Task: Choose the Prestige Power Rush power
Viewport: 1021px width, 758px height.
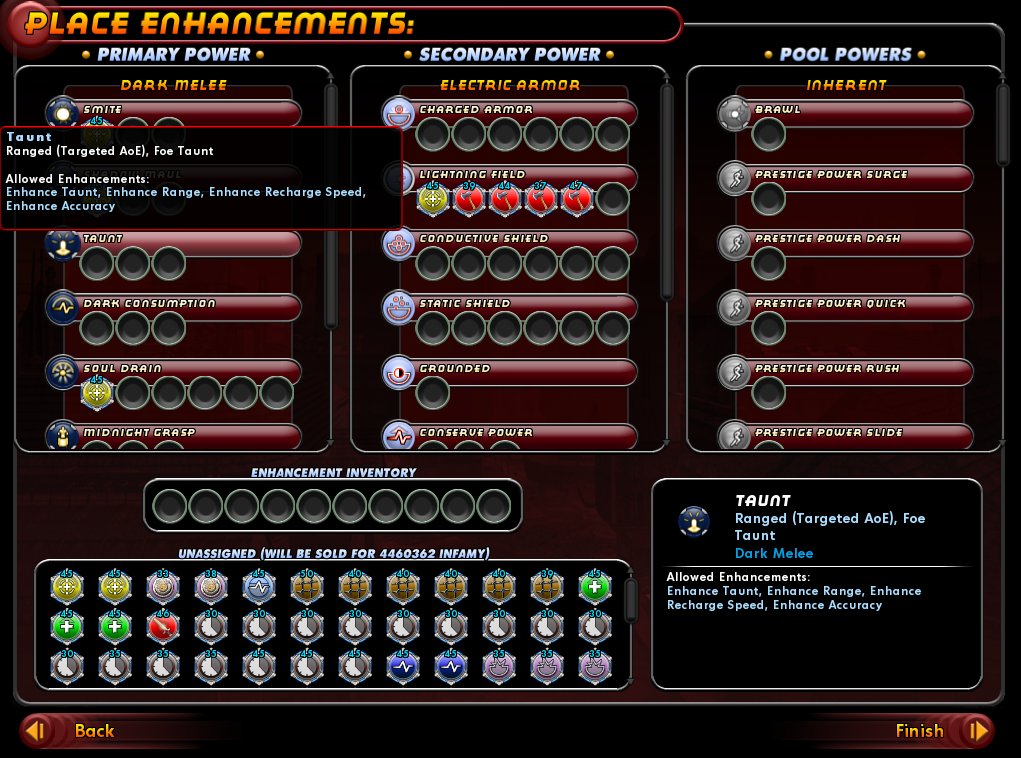Action: (735, 373)
